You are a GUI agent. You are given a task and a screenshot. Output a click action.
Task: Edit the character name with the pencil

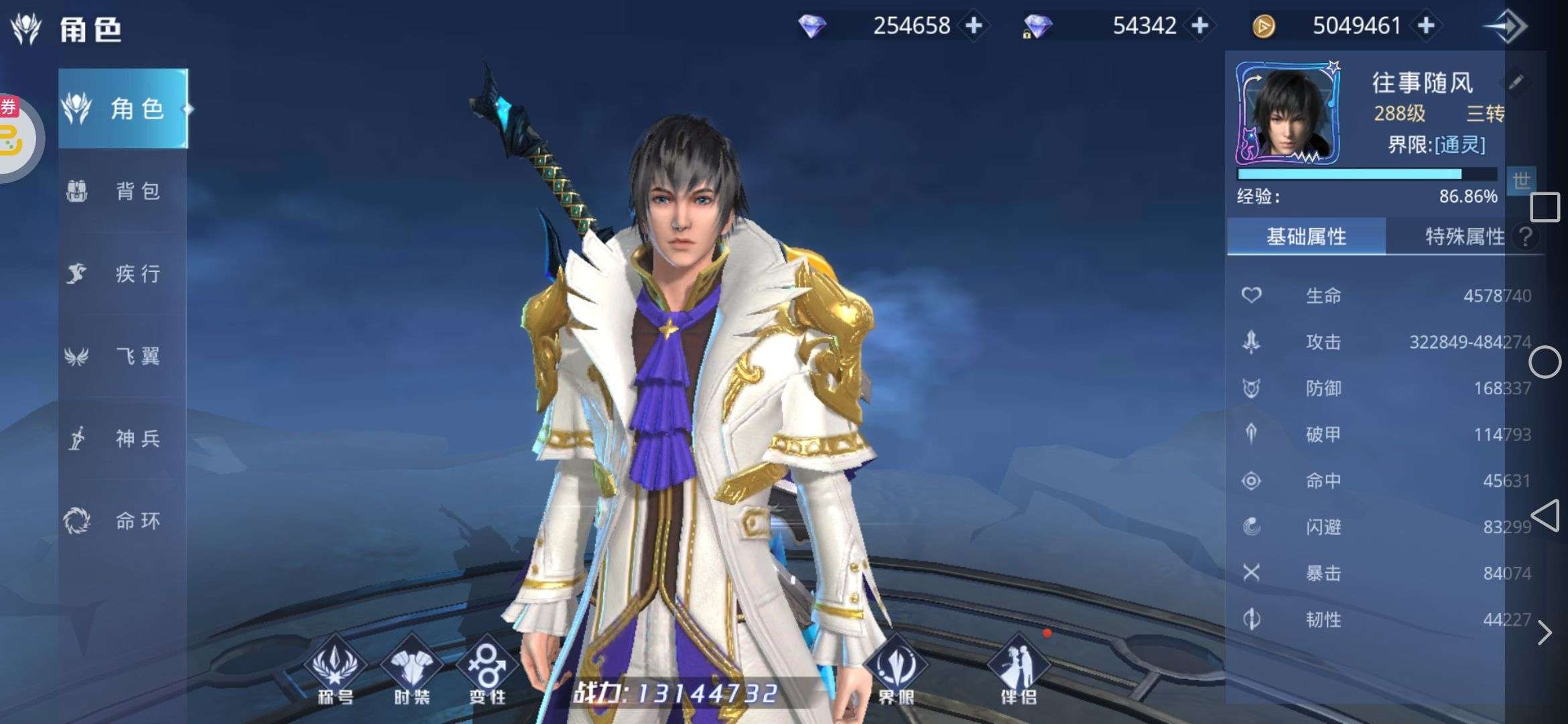pos(1516,82)
